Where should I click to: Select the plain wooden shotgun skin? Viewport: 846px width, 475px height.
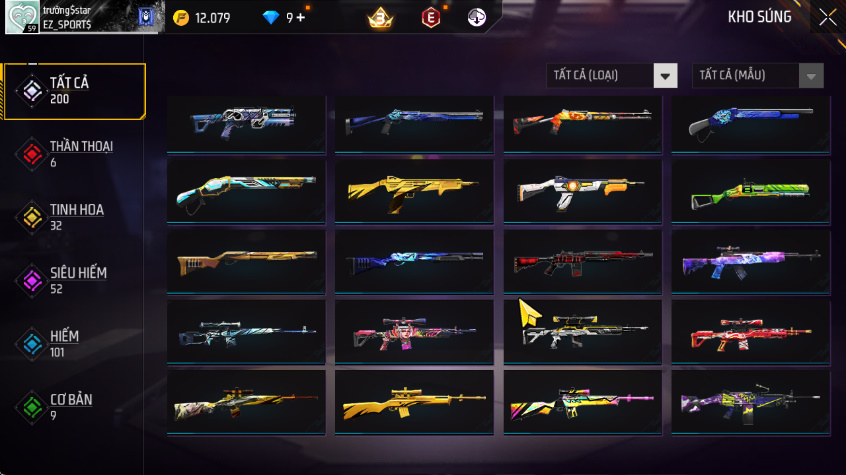pos(246,263)
